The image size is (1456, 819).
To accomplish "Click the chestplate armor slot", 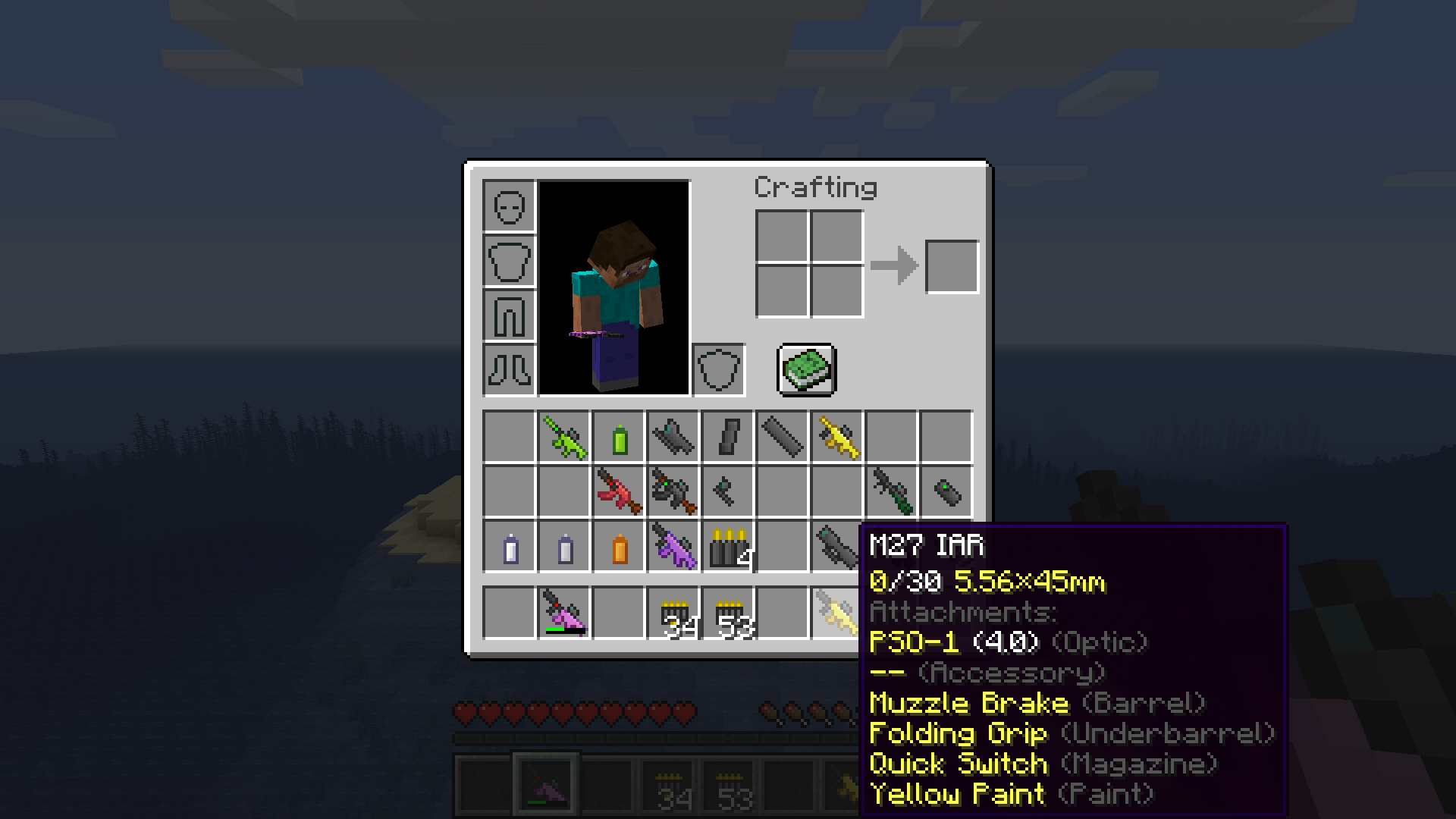I will [508, 262].
